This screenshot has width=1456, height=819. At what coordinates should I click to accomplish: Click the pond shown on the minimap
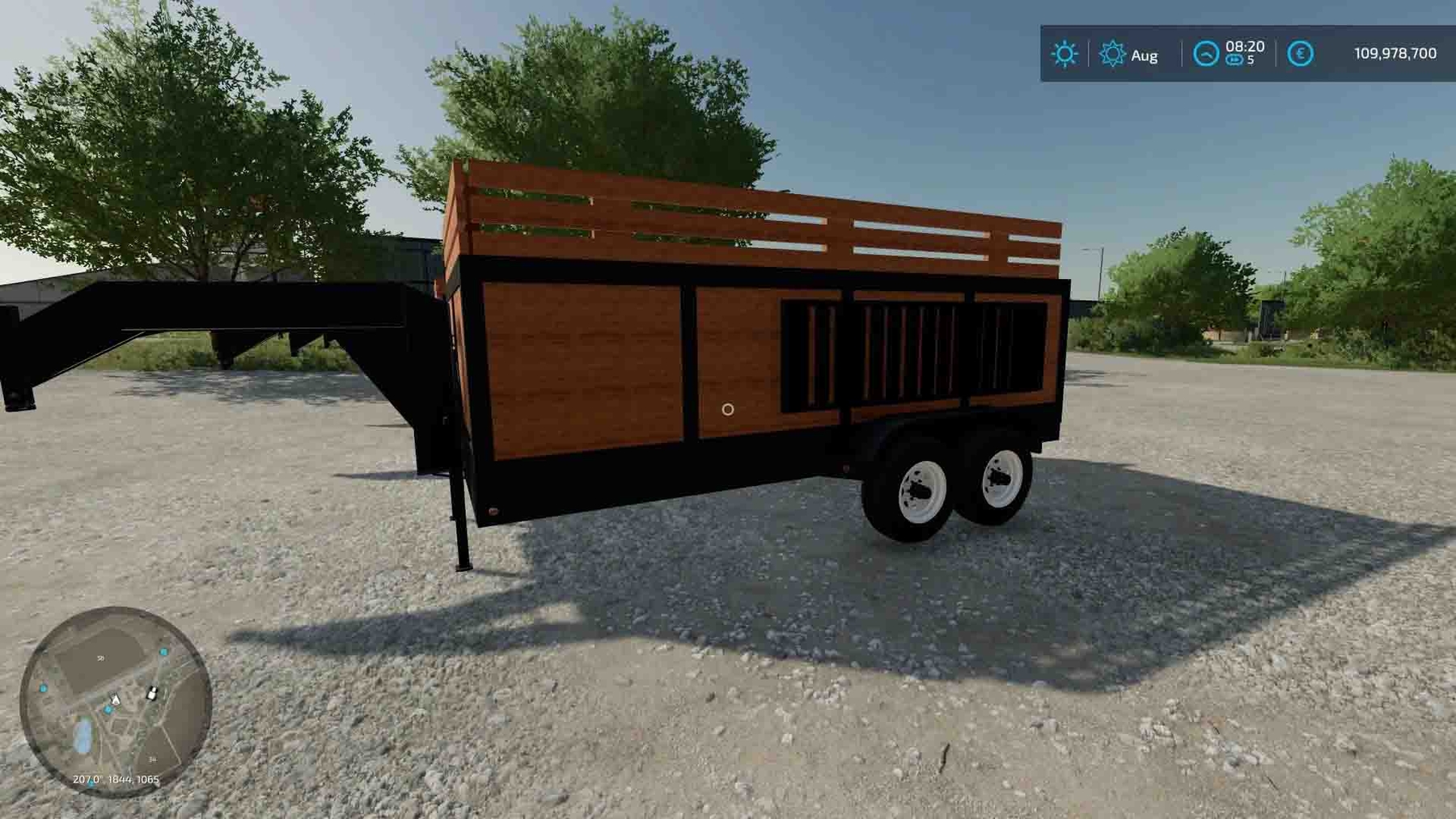(83, 734)
